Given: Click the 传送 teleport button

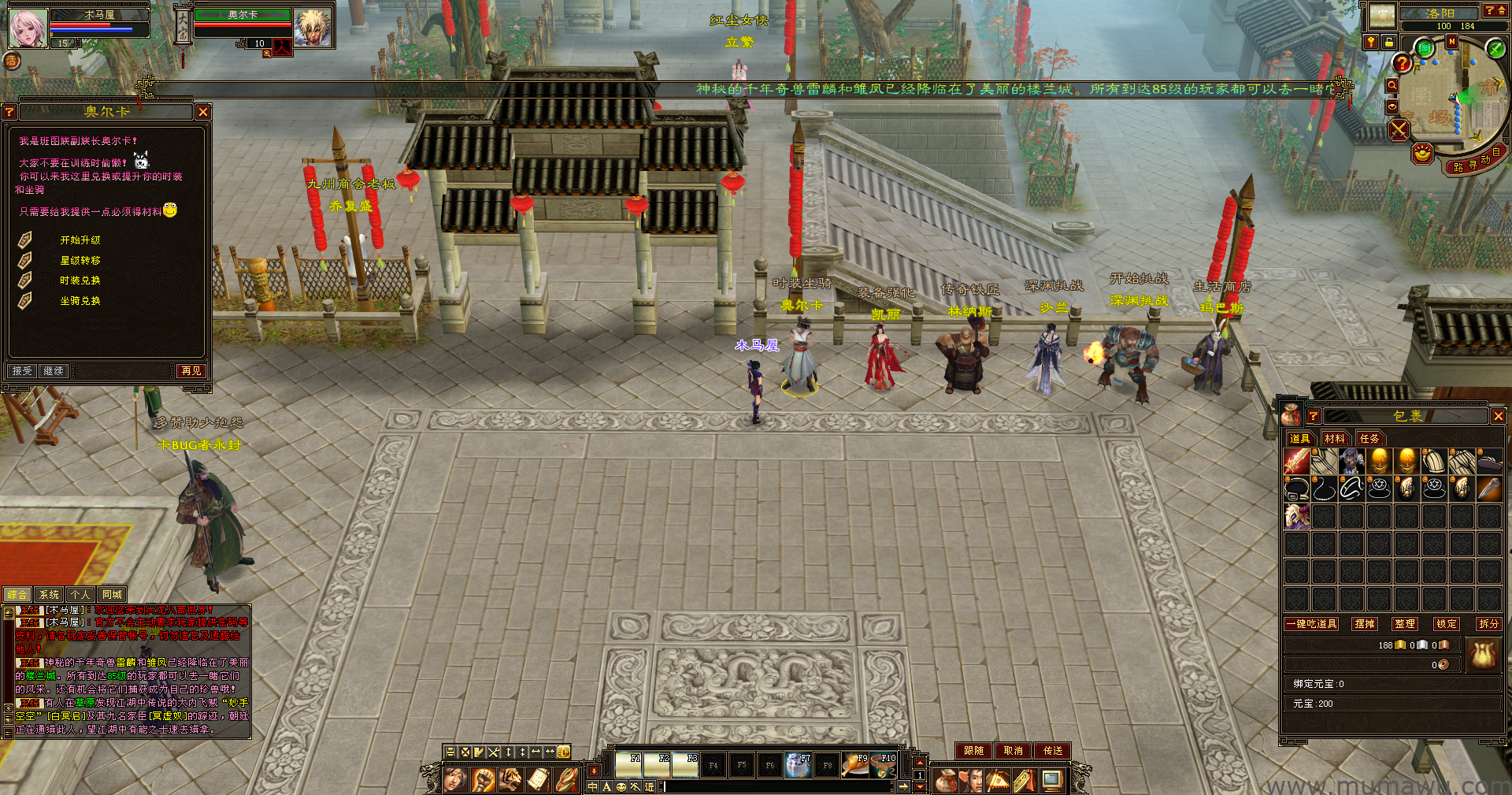Looking at the screenshot, I should (1053, 751).
